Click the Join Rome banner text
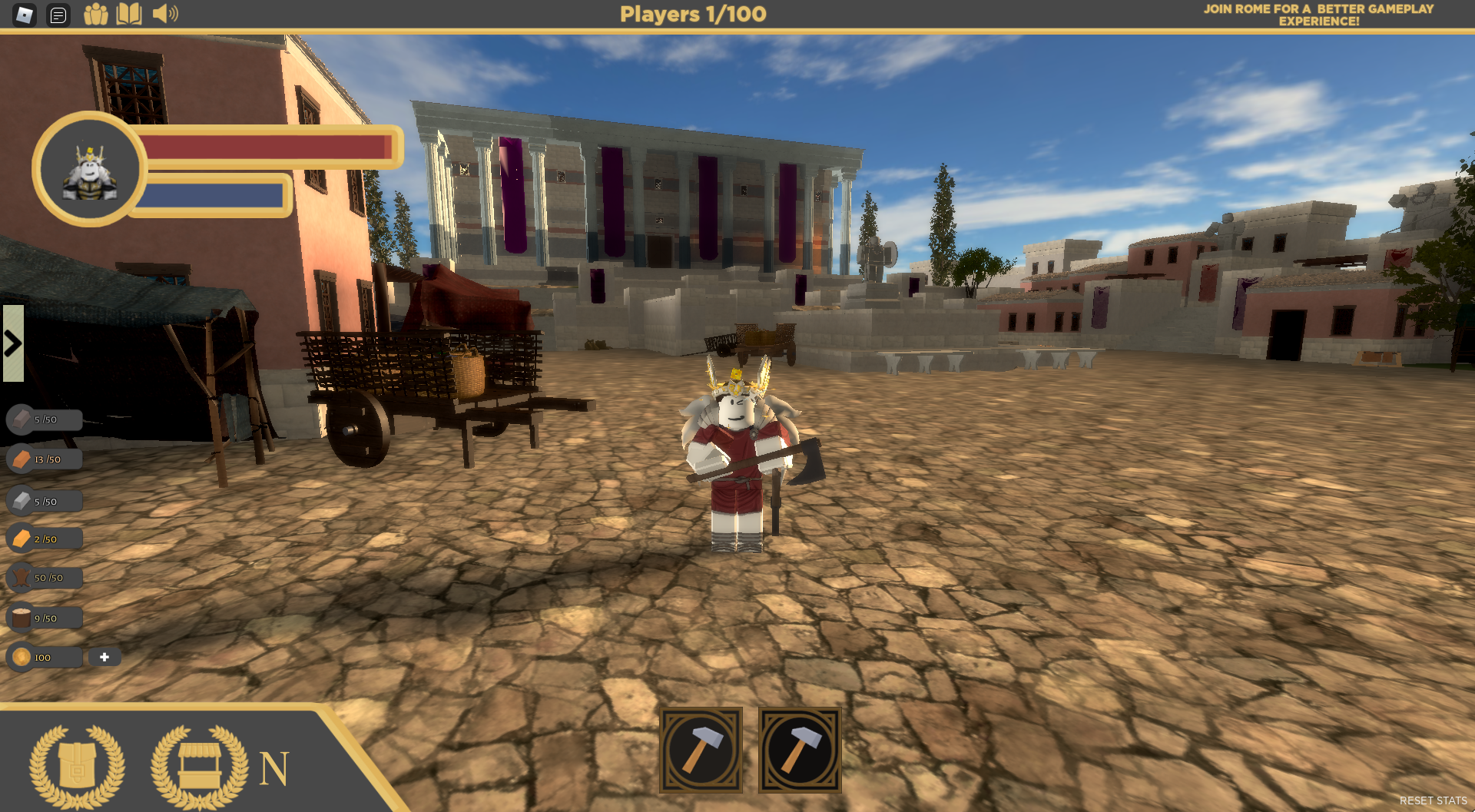The height and width of the screenshot is (812, 1475). (x=1318, y=15)
